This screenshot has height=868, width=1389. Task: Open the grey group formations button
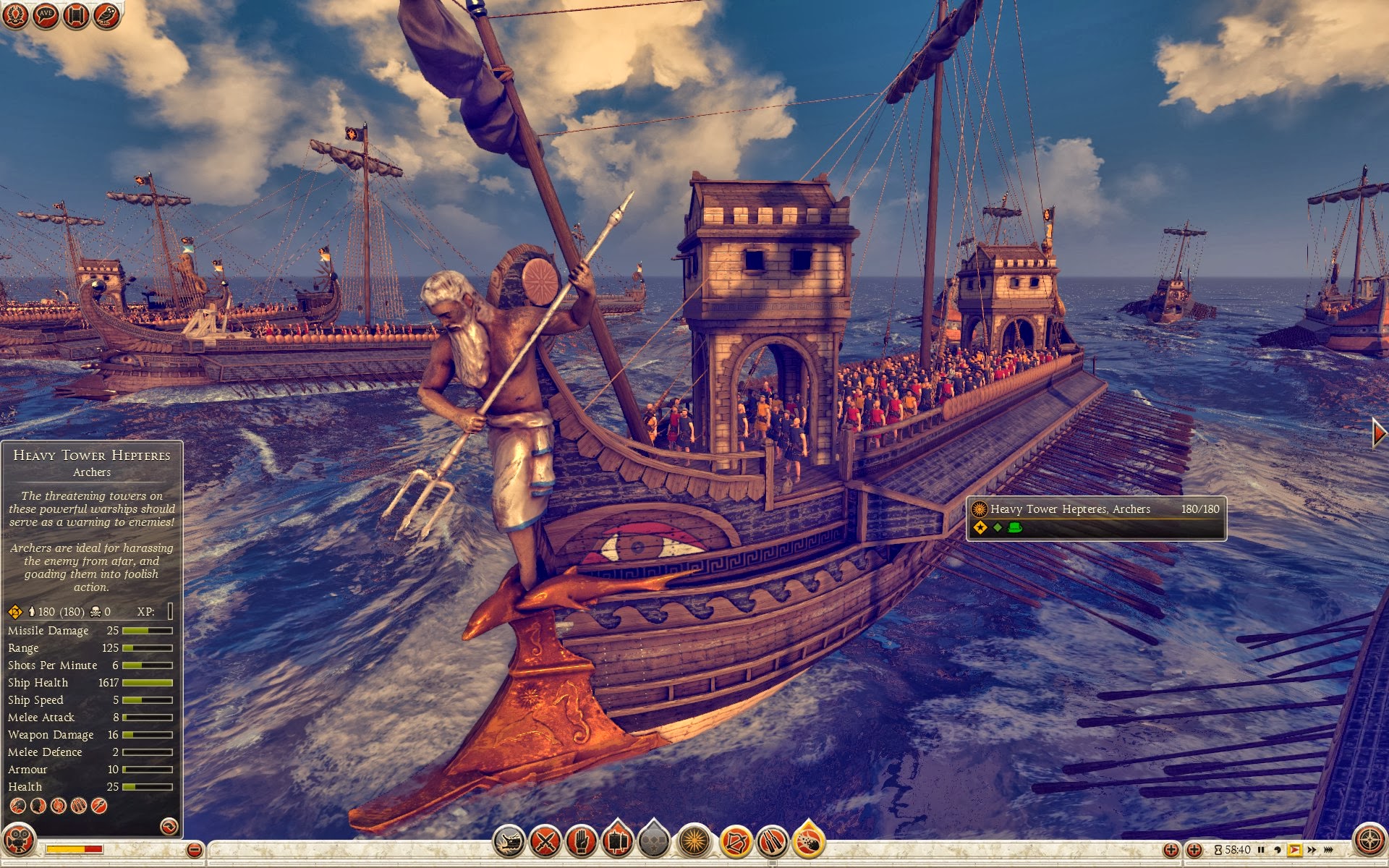654,841
